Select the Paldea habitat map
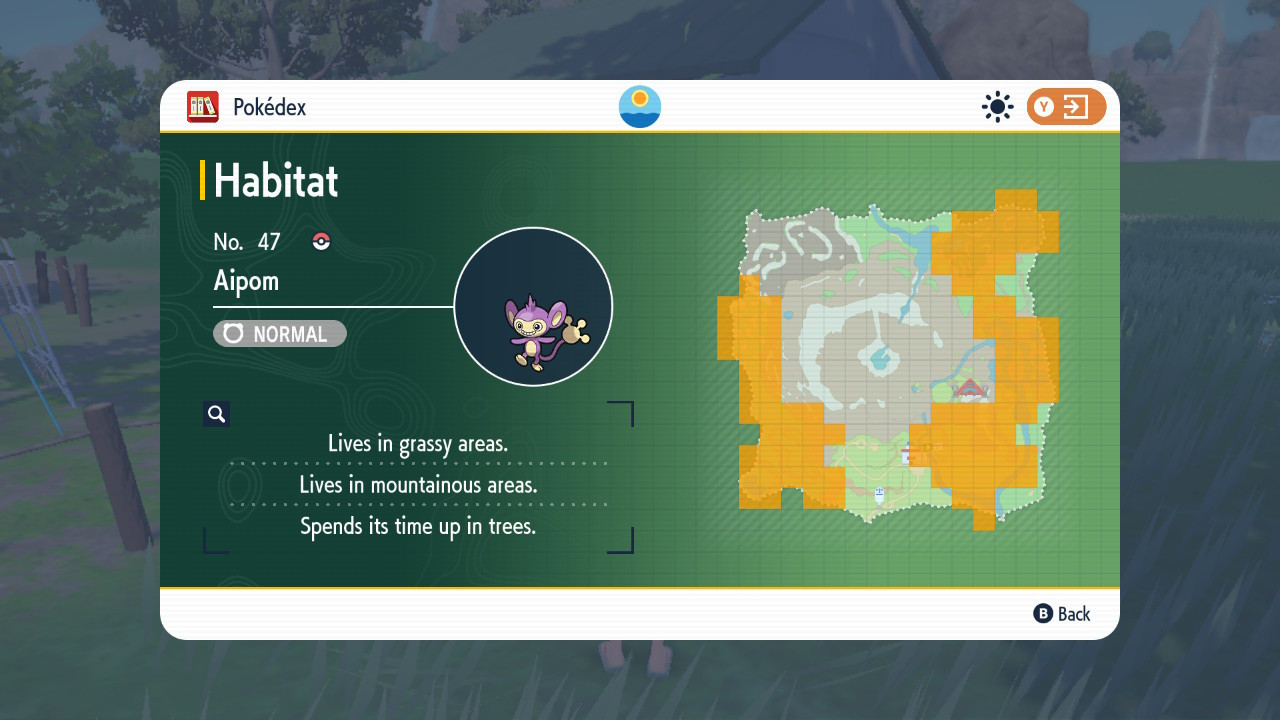Image resolution: width=1280 pixels, height=720 pixels. tap(888, 358)
